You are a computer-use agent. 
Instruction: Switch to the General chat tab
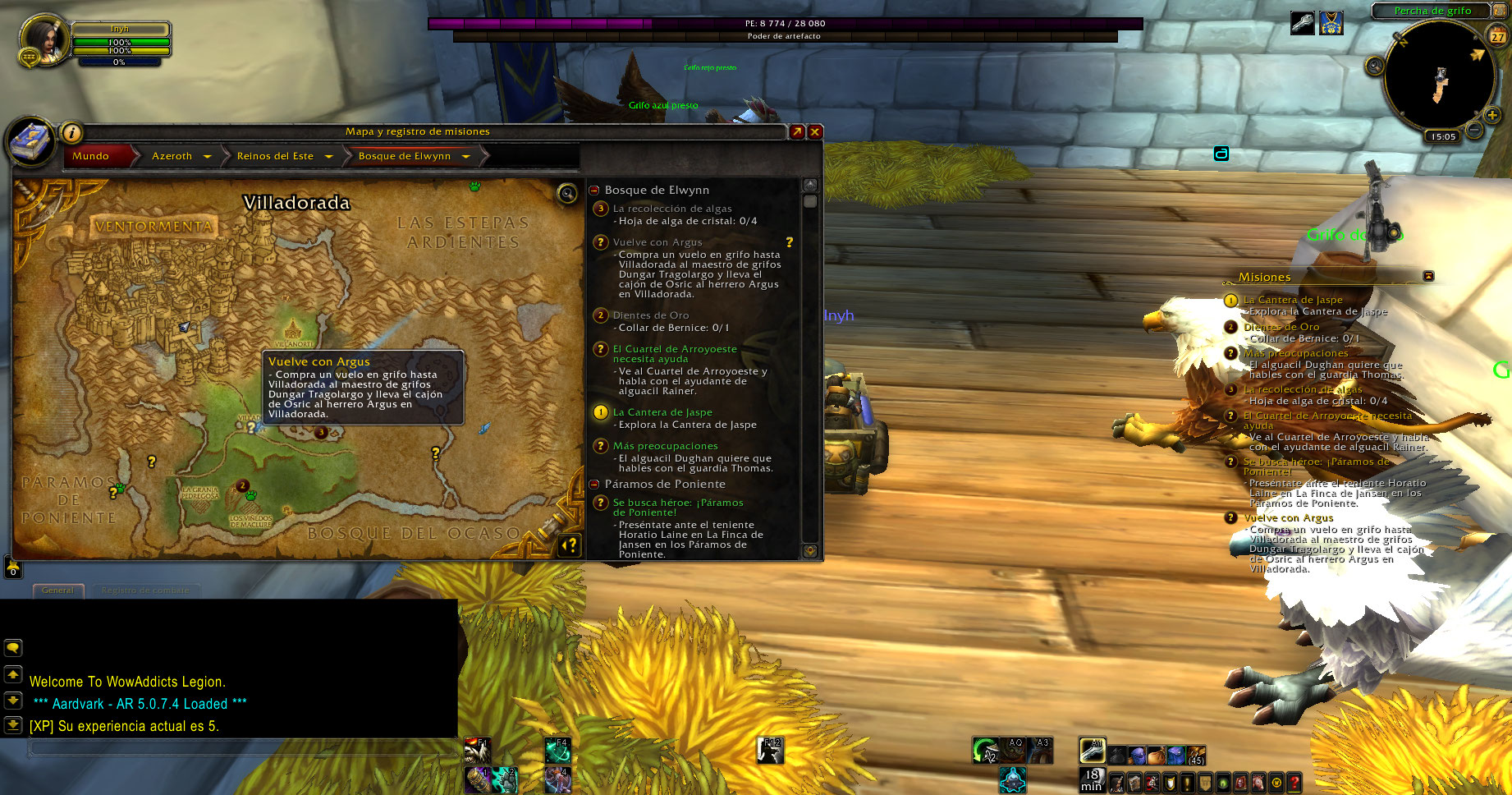[x=57, y=590]
